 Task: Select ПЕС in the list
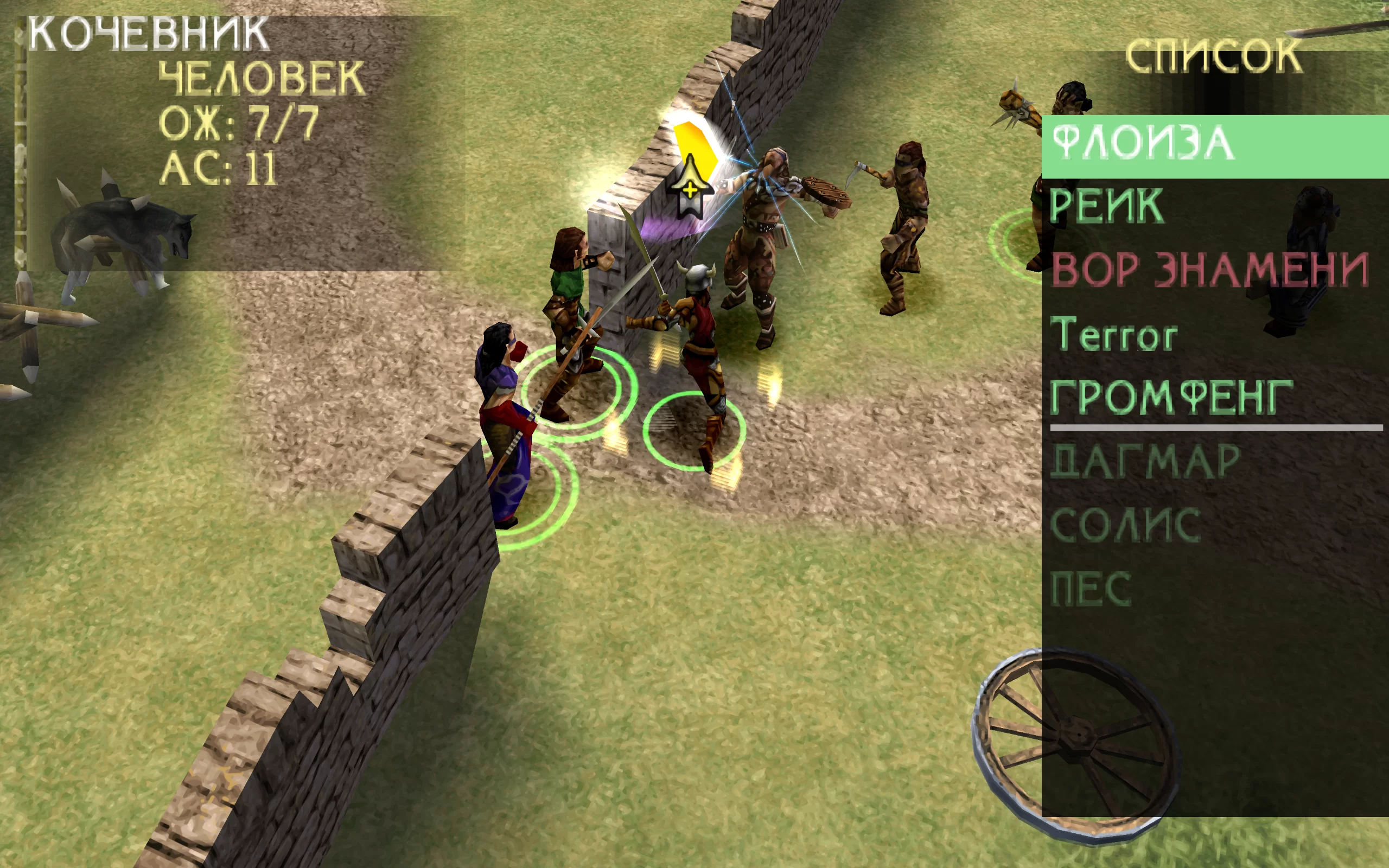click(x=1091, y=589)
